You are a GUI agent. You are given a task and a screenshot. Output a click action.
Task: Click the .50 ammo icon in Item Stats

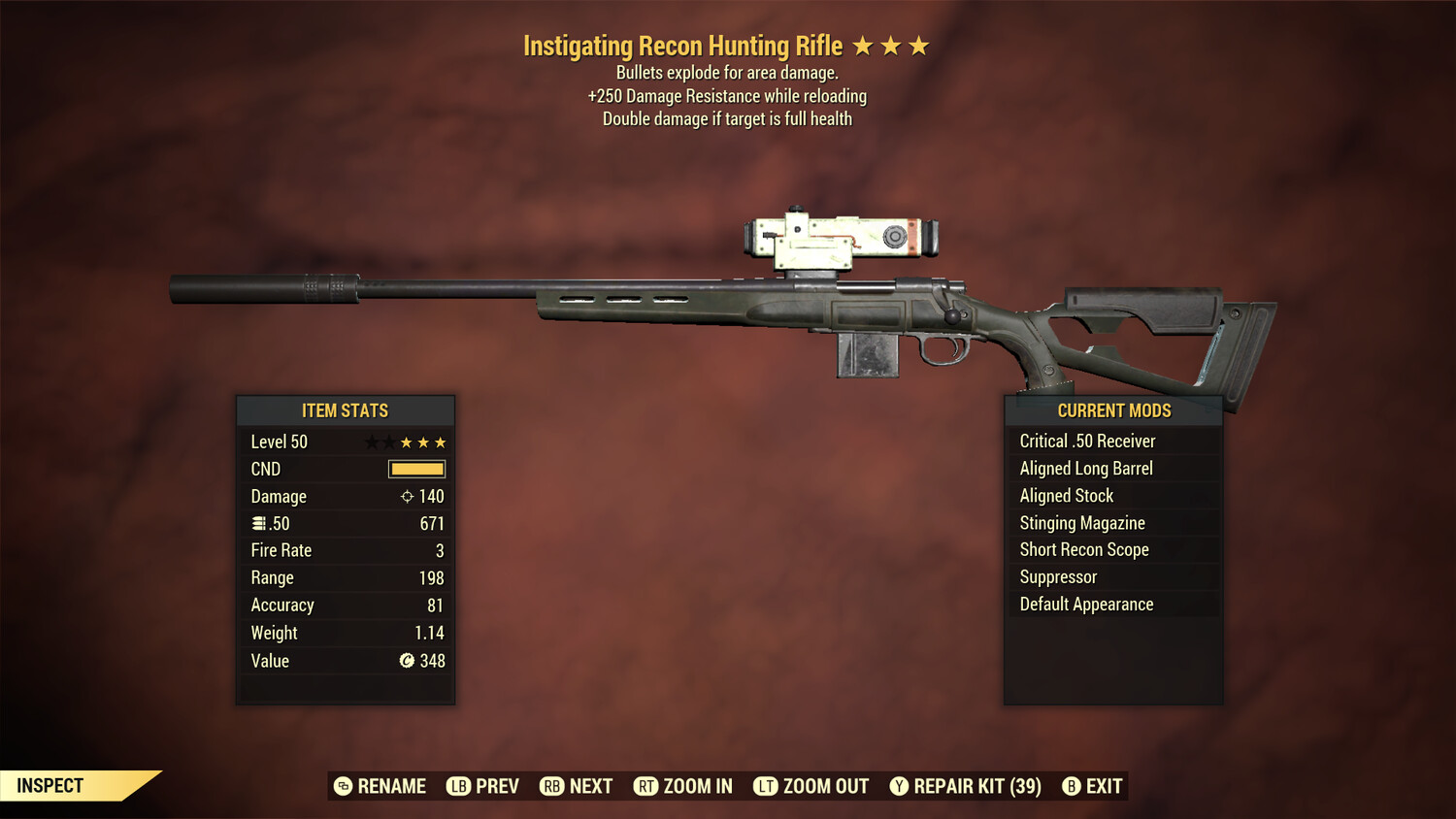pos(258,523)
